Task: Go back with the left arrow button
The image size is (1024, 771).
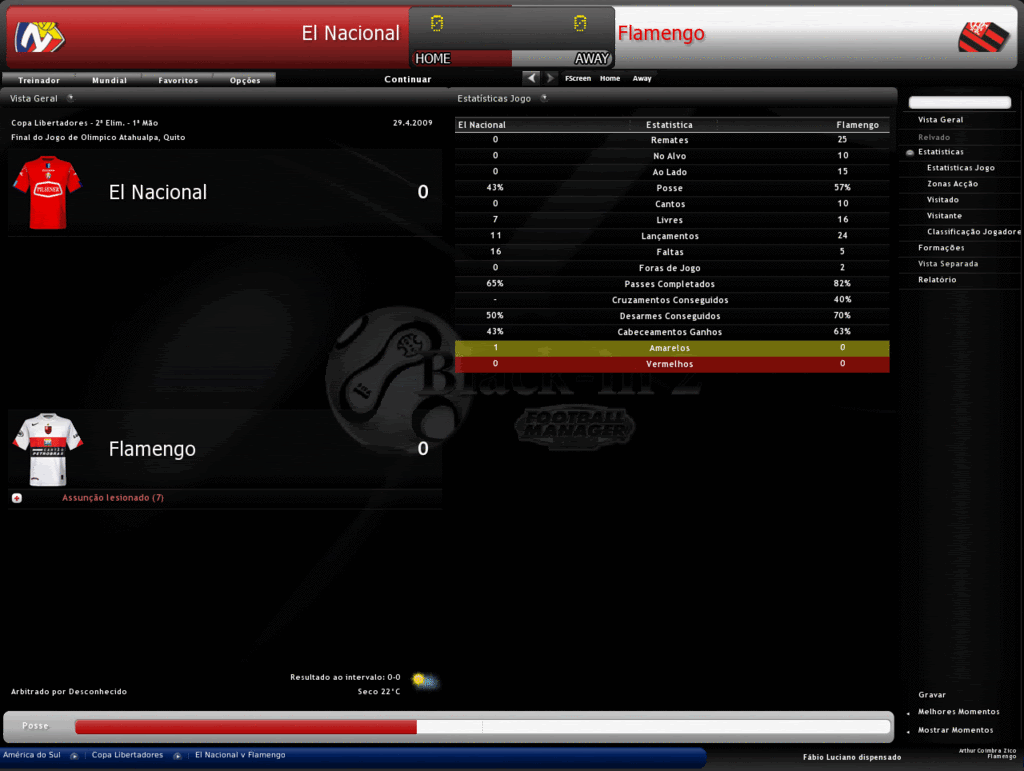Action: coord(532,78)
